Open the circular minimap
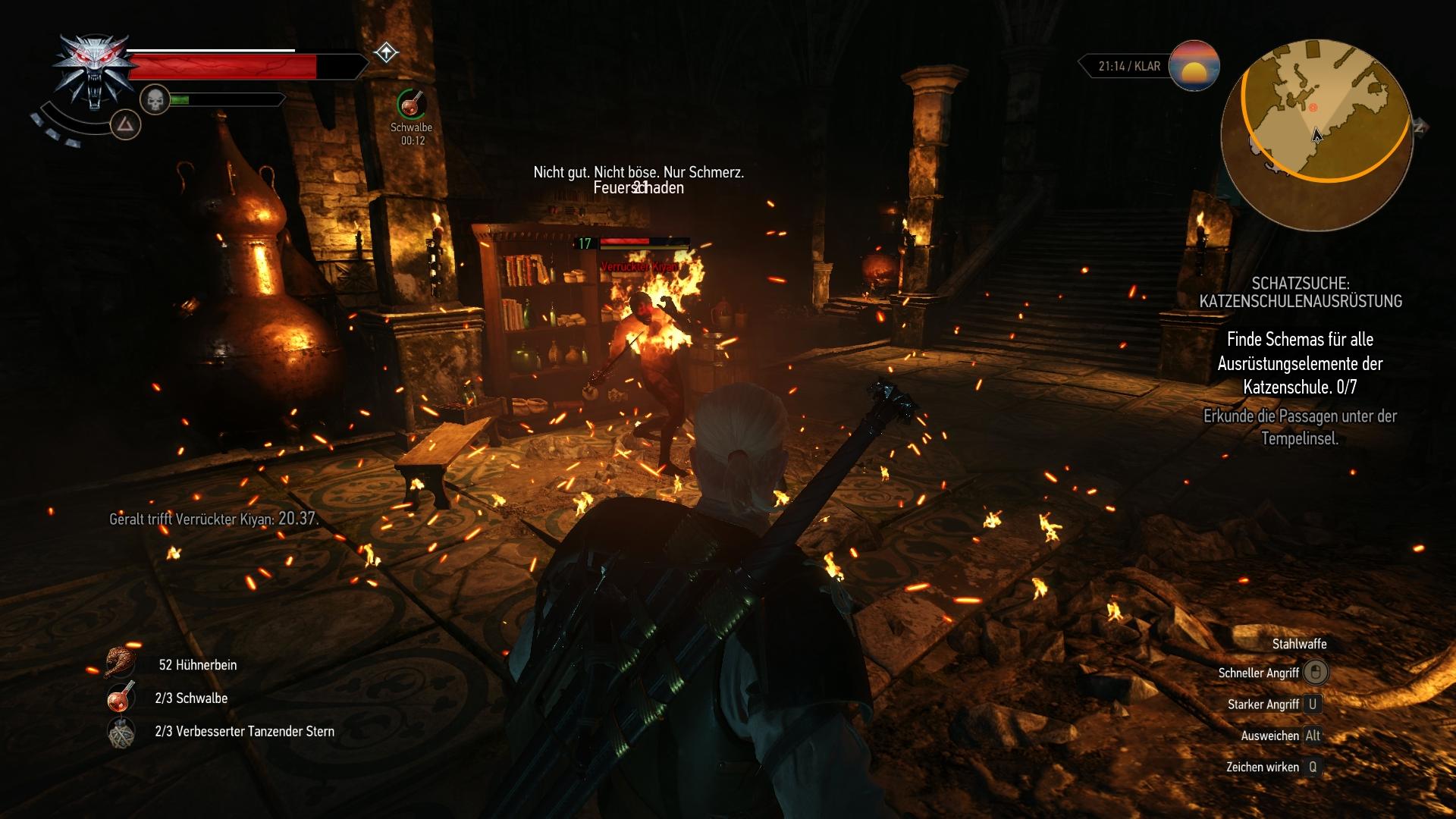This screenshot has width=1456, height=819. (x=1316, y=136)
